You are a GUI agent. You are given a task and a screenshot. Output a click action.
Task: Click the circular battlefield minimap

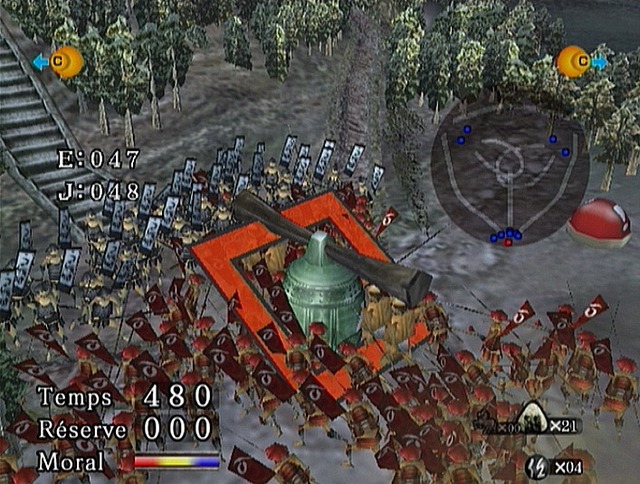510,177
